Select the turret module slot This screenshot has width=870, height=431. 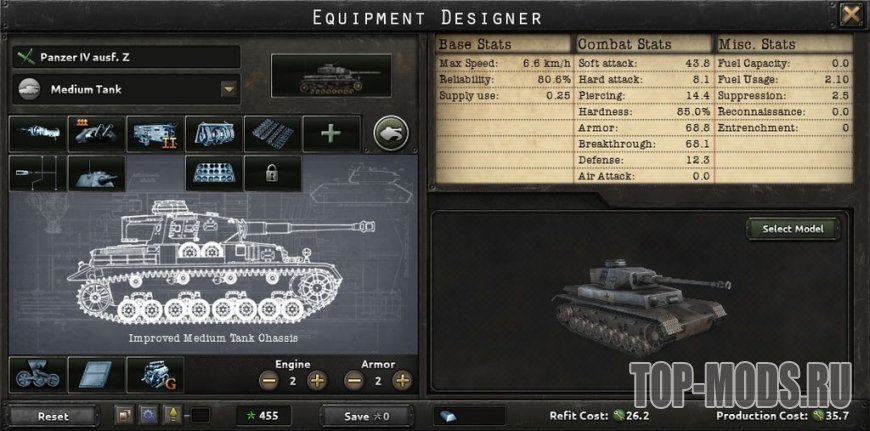click(96, 172)
